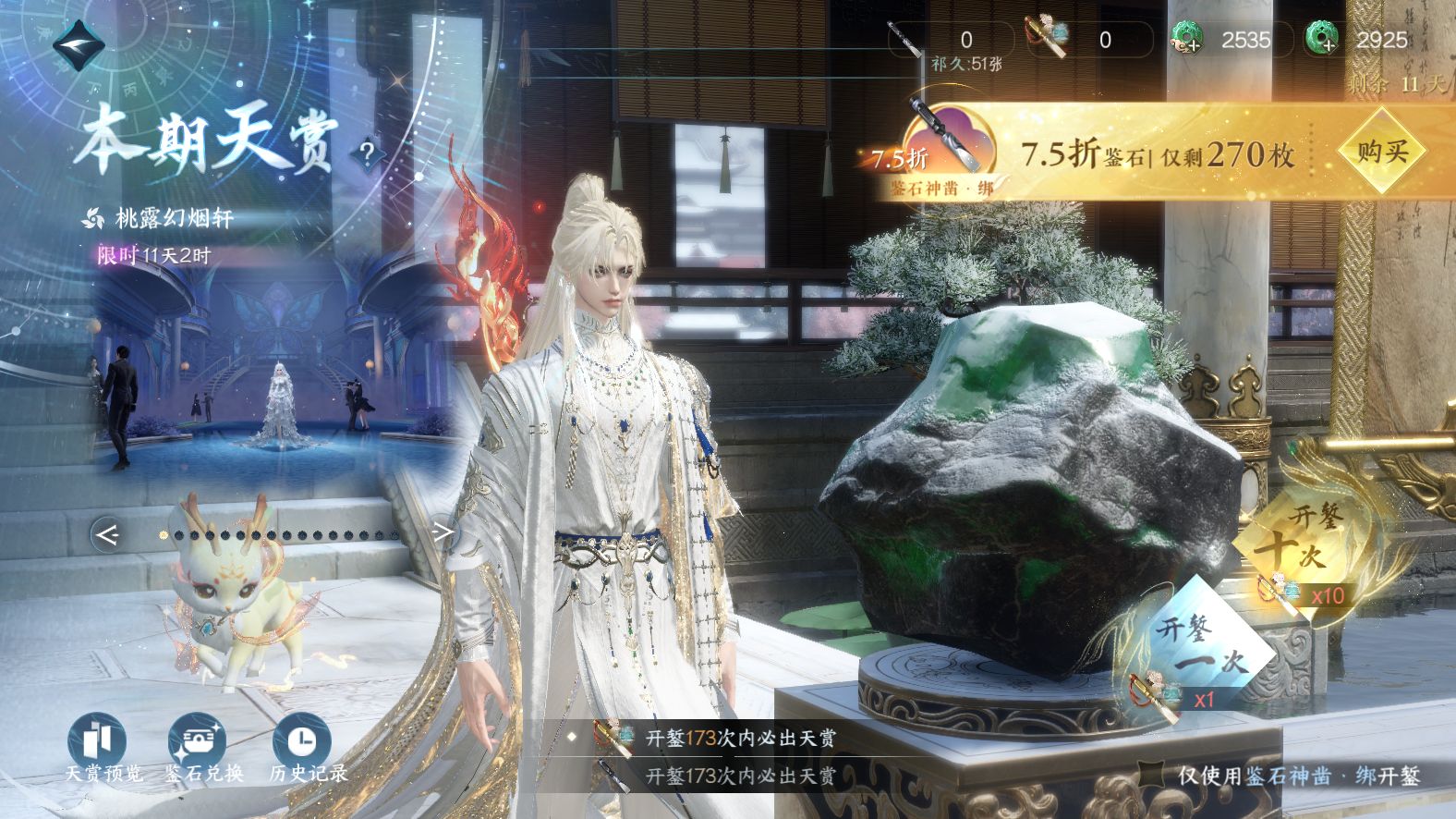Add jade currency showing 2535
1456x819 pixels.
point(1187,40)
